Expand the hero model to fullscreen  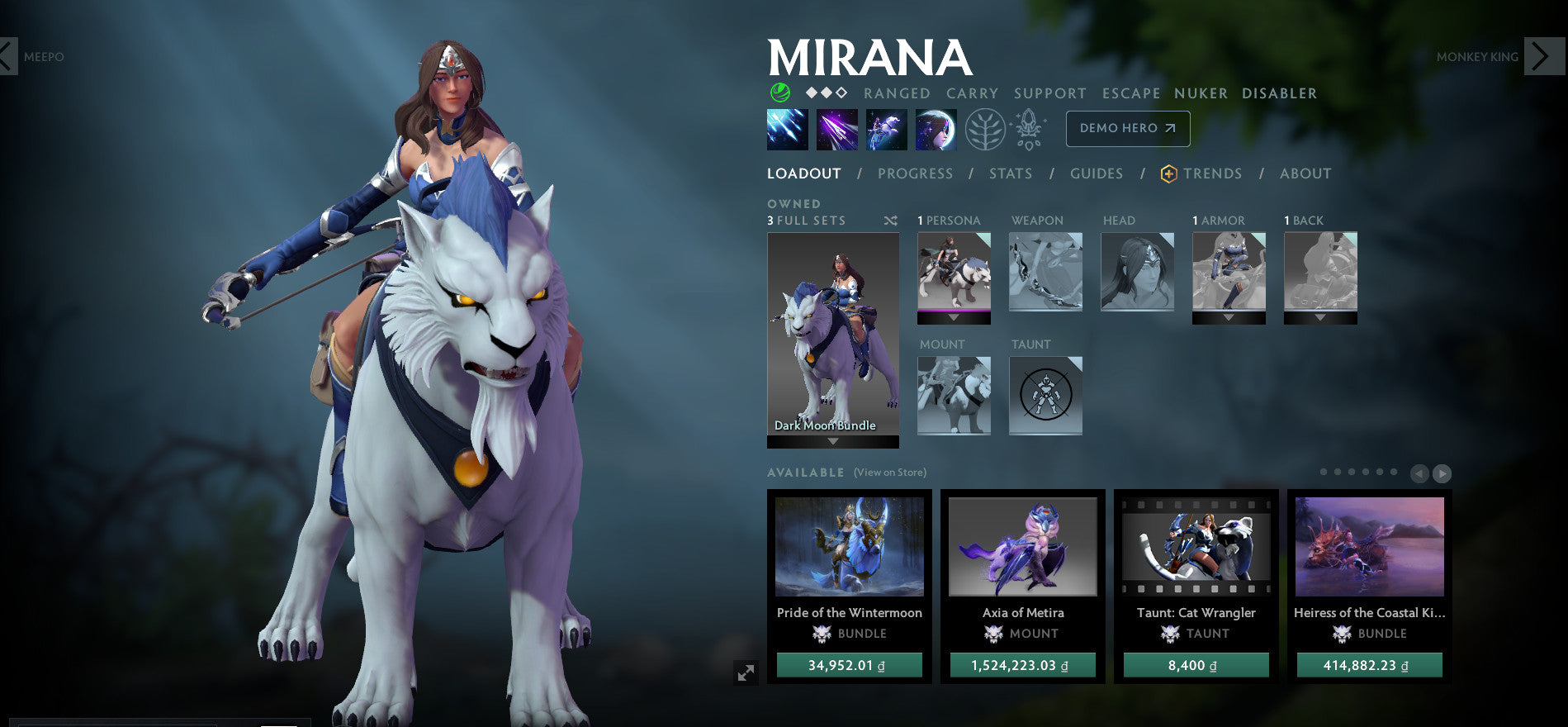pos(746,672)
